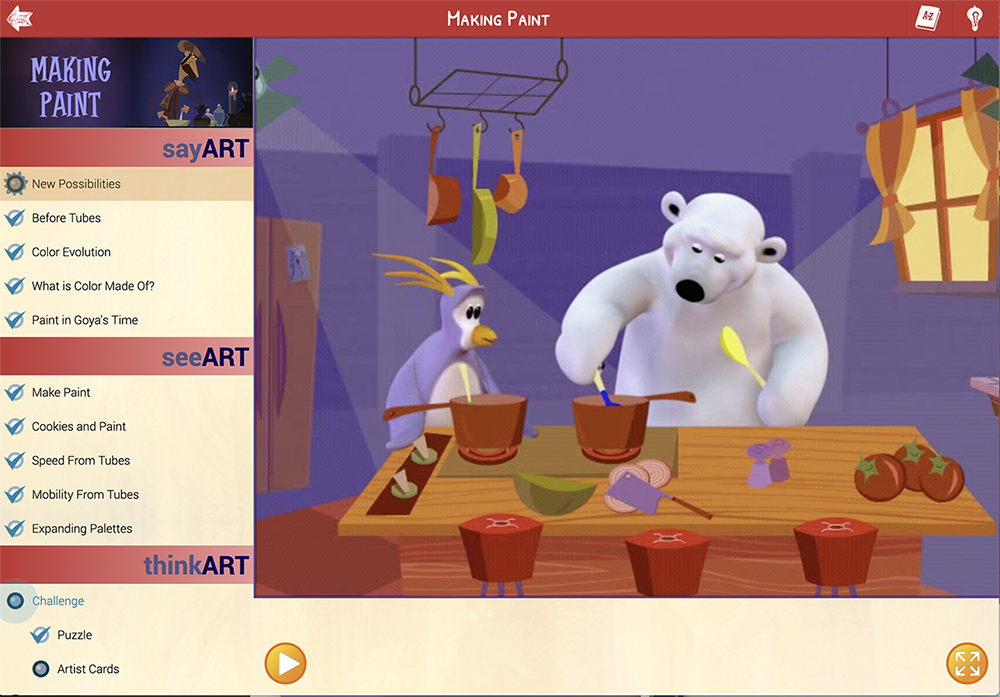This screenshot has height=697, width=1000.
Task: Go back with the red arrow button
Action: click(19, 18)
